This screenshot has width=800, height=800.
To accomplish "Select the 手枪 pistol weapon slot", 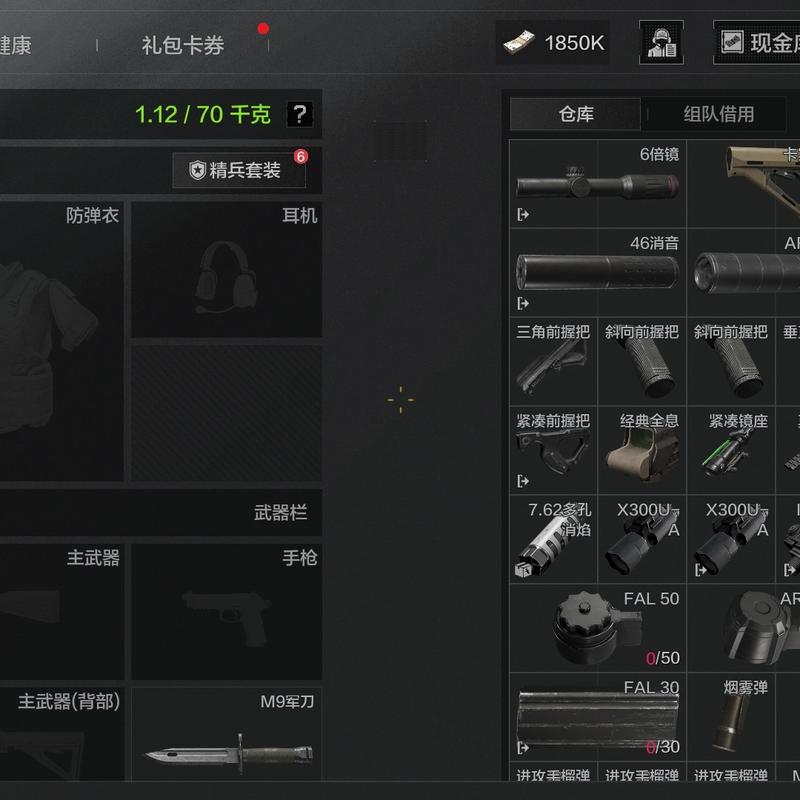I will click(x=226, y=612).
